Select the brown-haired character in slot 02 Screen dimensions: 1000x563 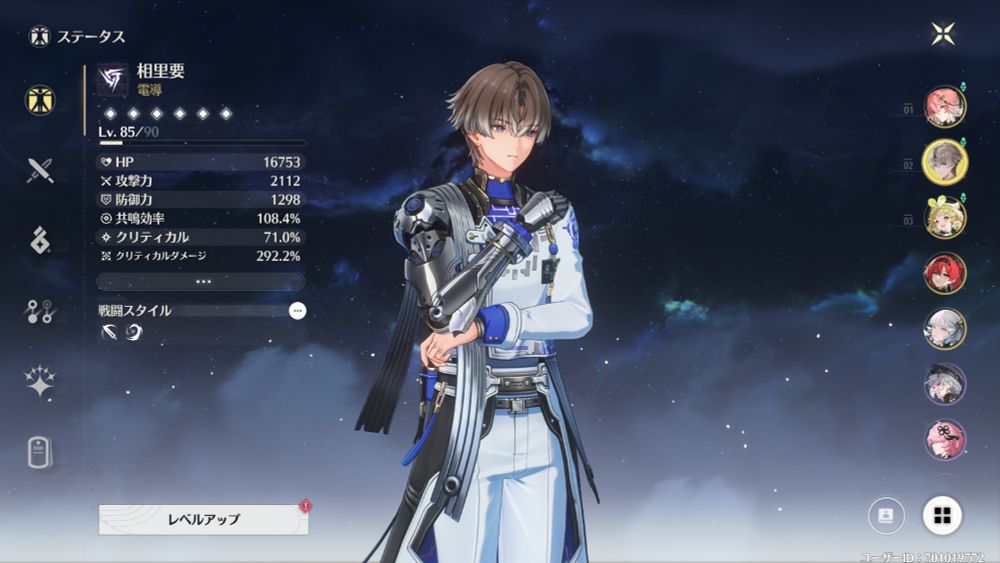tap(944, 162)
